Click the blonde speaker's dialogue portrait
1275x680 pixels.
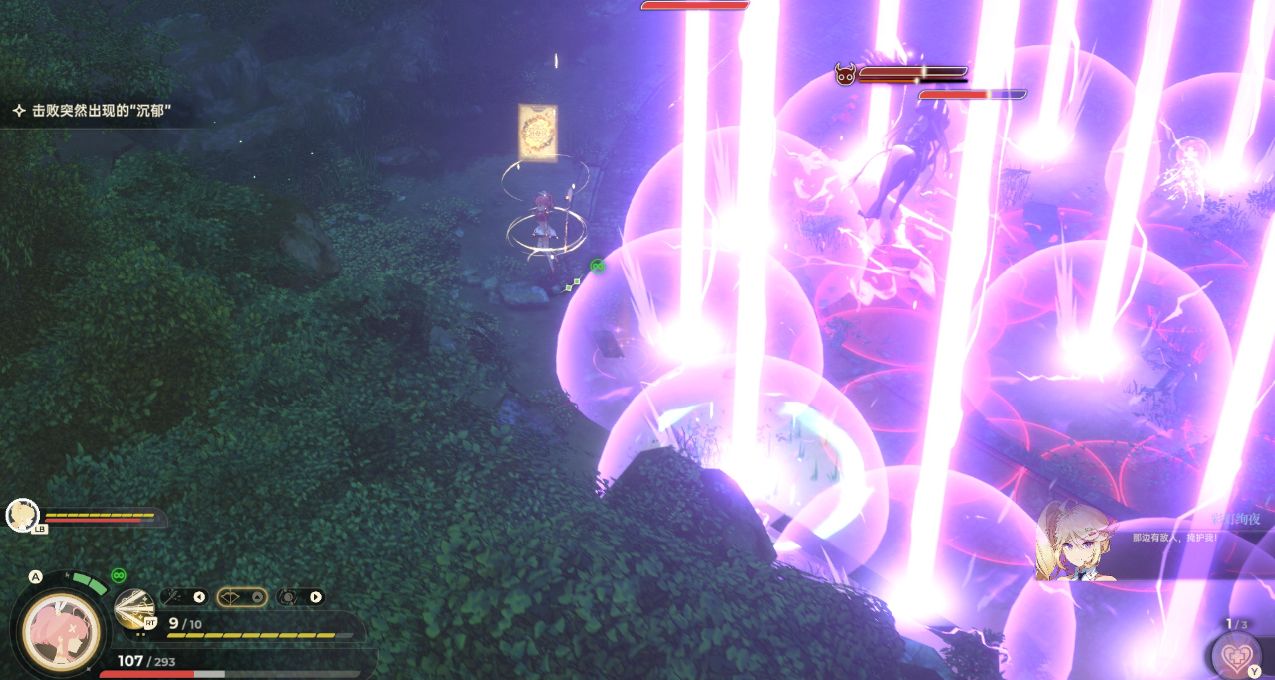point(1075,542)
